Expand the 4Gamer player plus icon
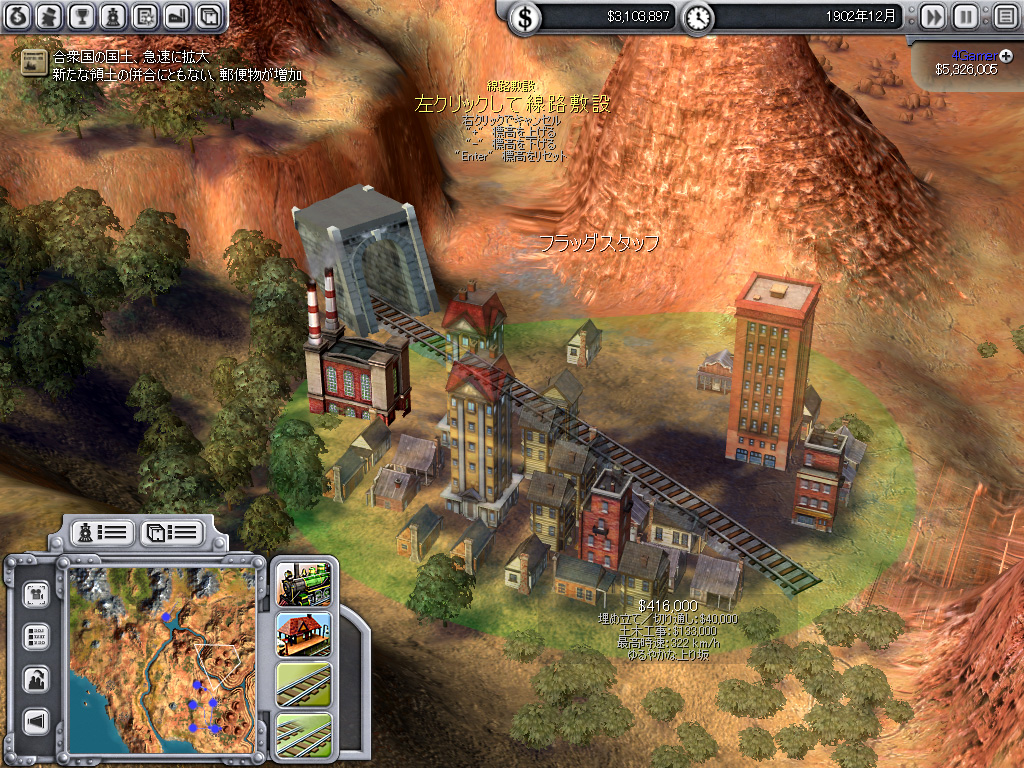This screenshot has height=768, width=1024. pyautogui.click(x=1006, y=54)
